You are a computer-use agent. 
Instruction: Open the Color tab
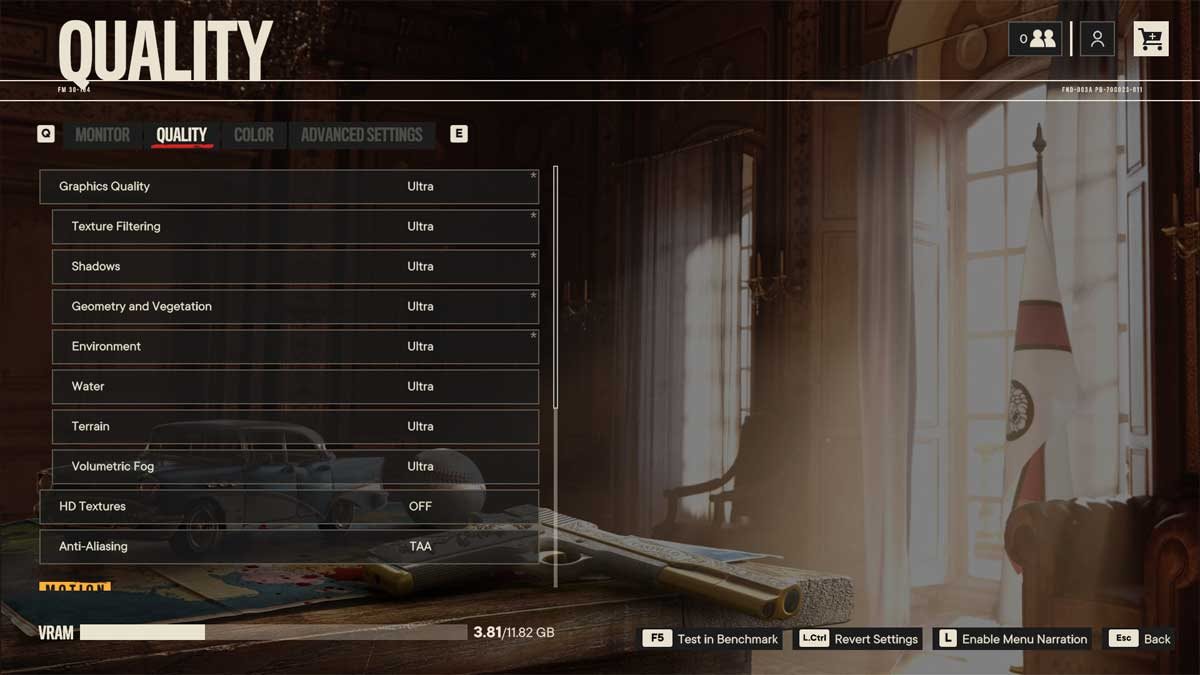point(253,135)
